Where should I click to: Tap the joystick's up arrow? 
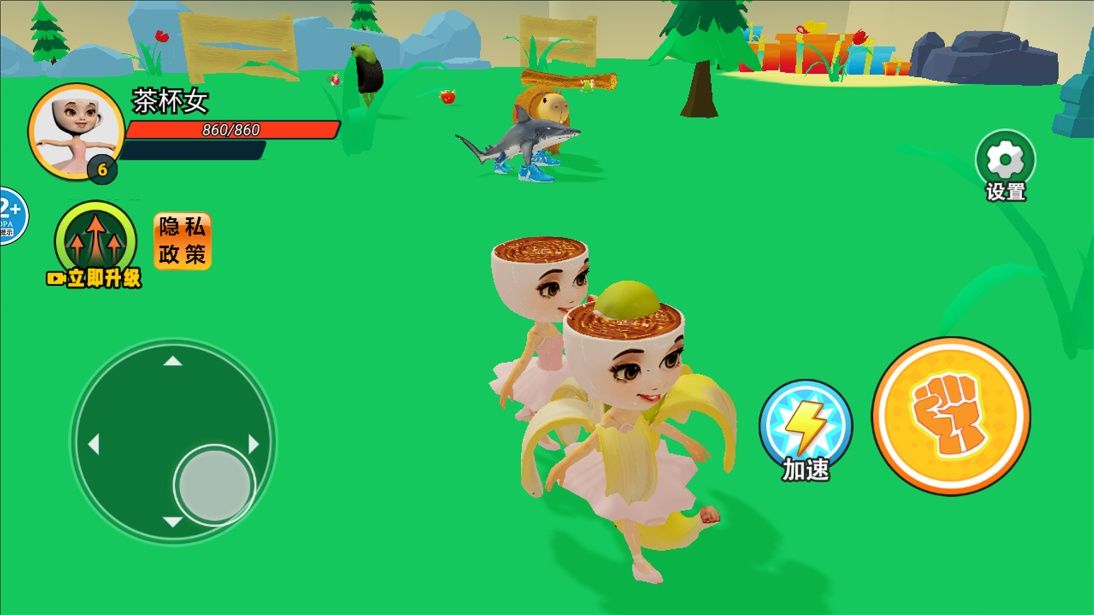pos(173,360)
